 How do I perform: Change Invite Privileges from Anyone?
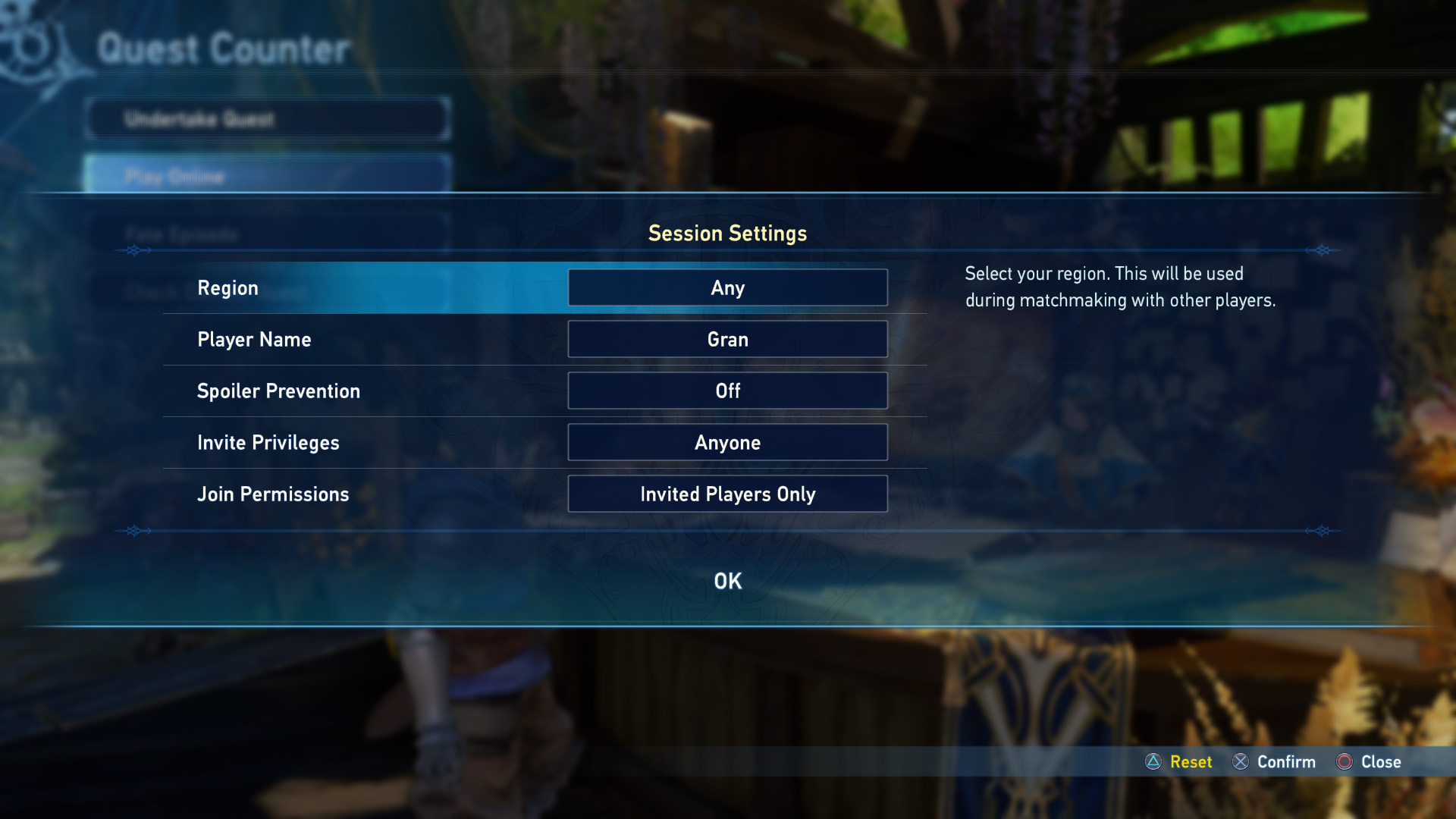(x=727, y=443)
